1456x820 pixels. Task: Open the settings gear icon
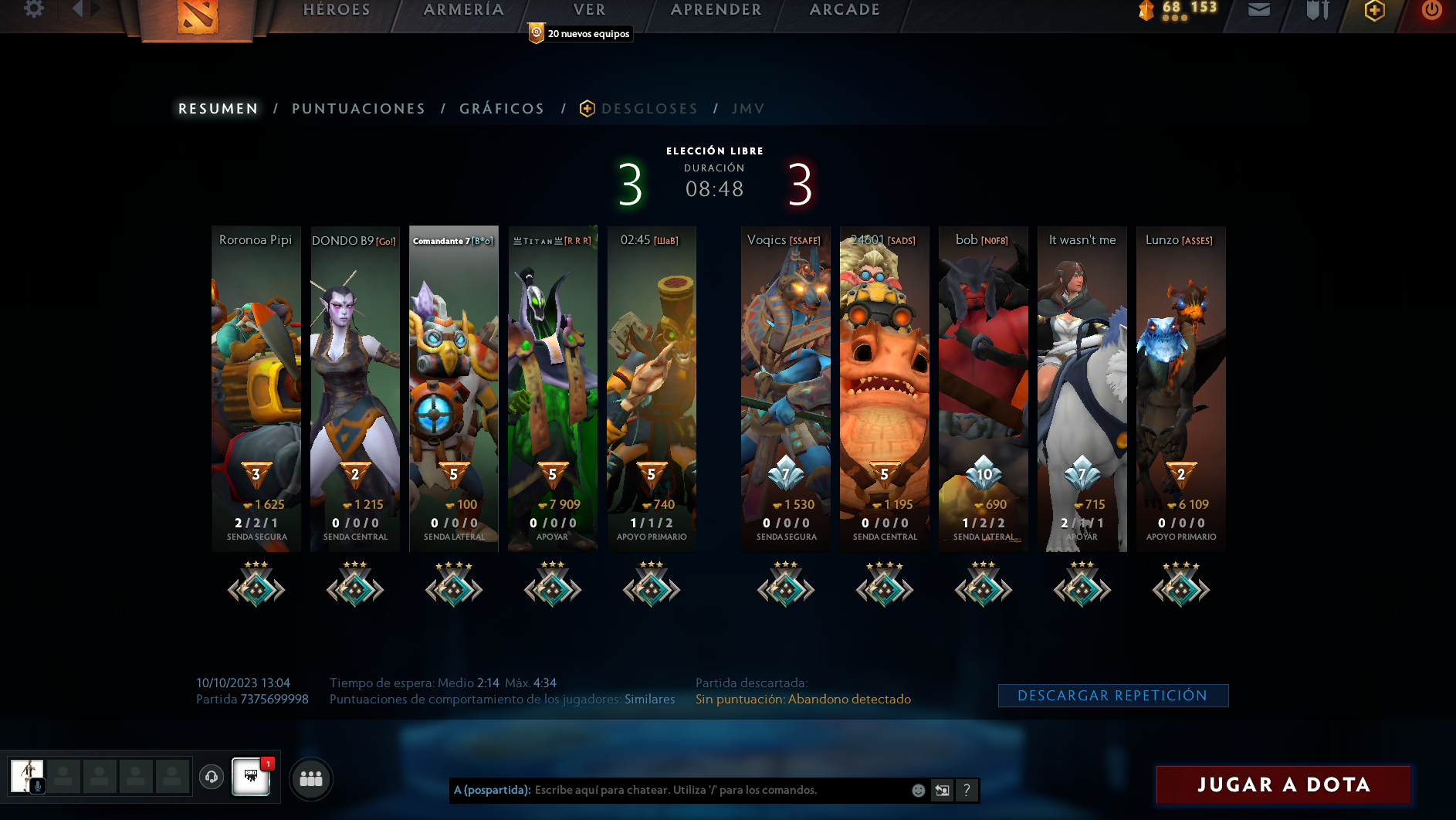(x=32, y=8)
